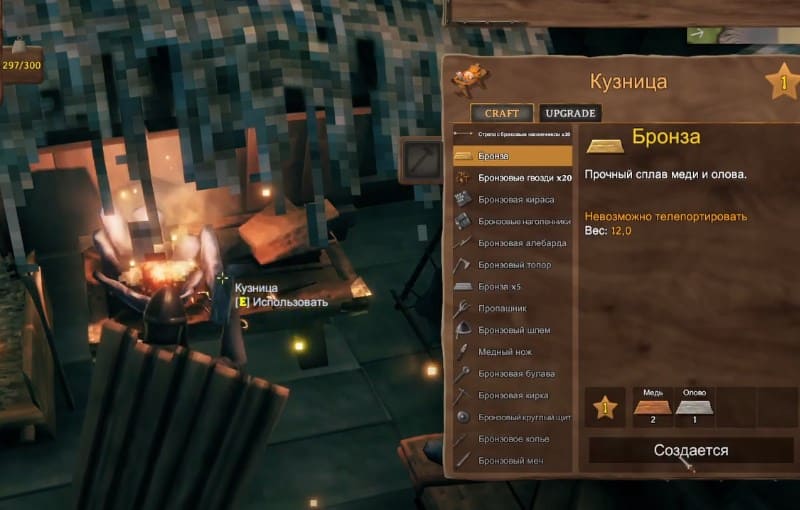Image resolution: width=800 pixels, height=510 pixels.
Task: Choose the Бронзовая алебарда recipe
Action: (x=512, y=243)
